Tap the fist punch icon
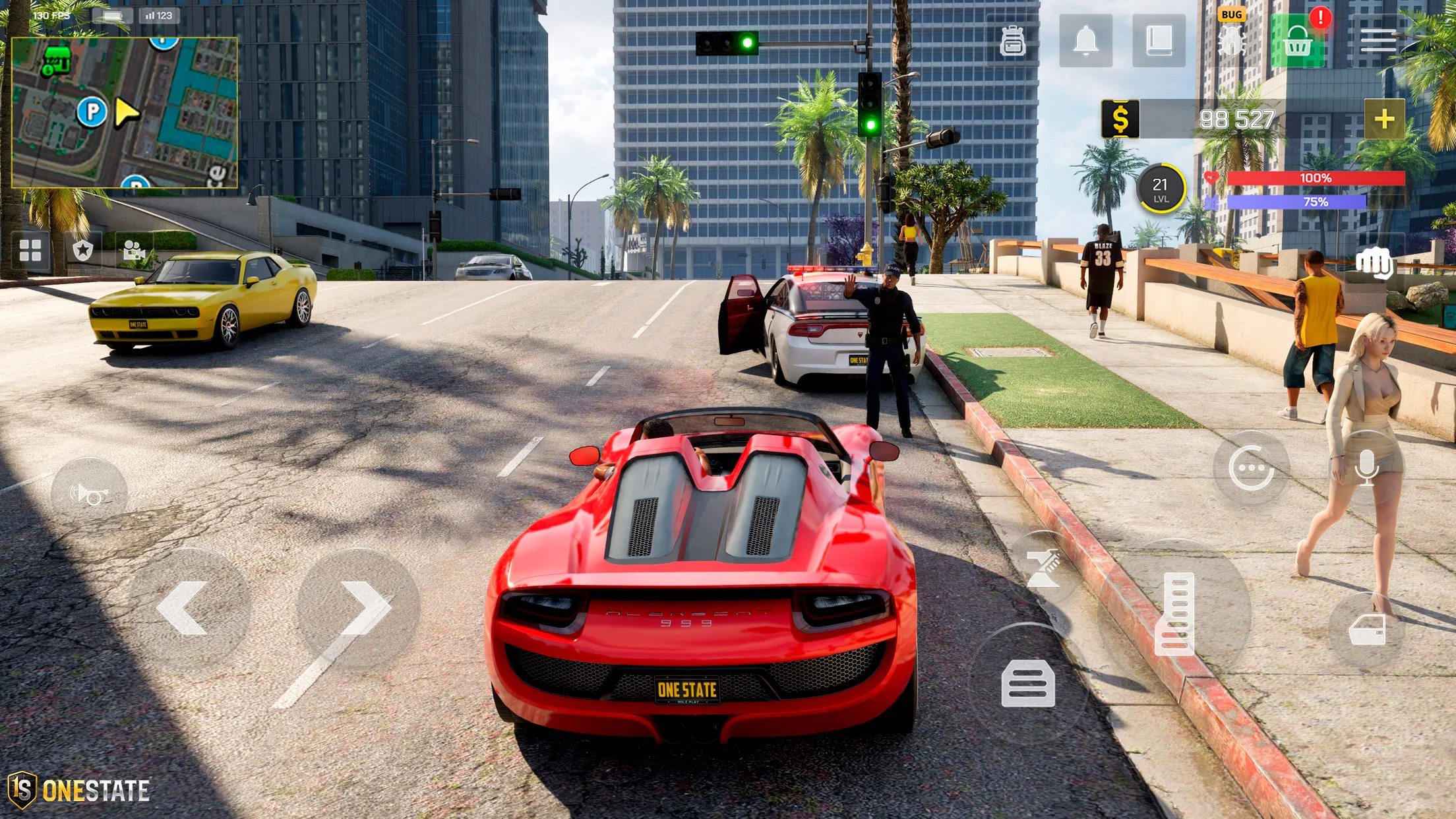Image resolution: width=1456 pixels, height=819 pixels. pyautogui.click(x=1374, y=263)
